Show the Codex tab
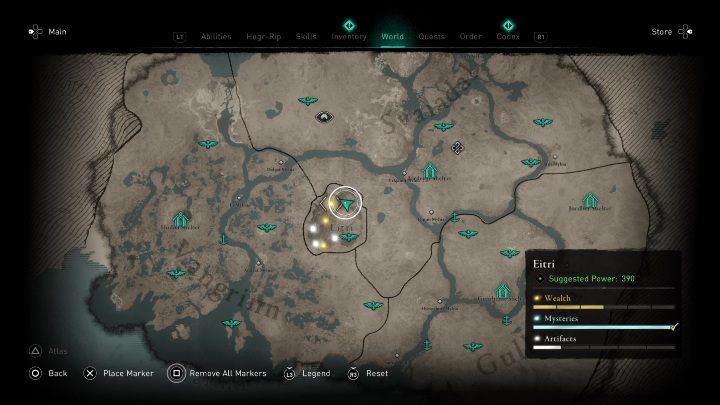The height and width of the screenshot is (405, 720). (508, 37)
